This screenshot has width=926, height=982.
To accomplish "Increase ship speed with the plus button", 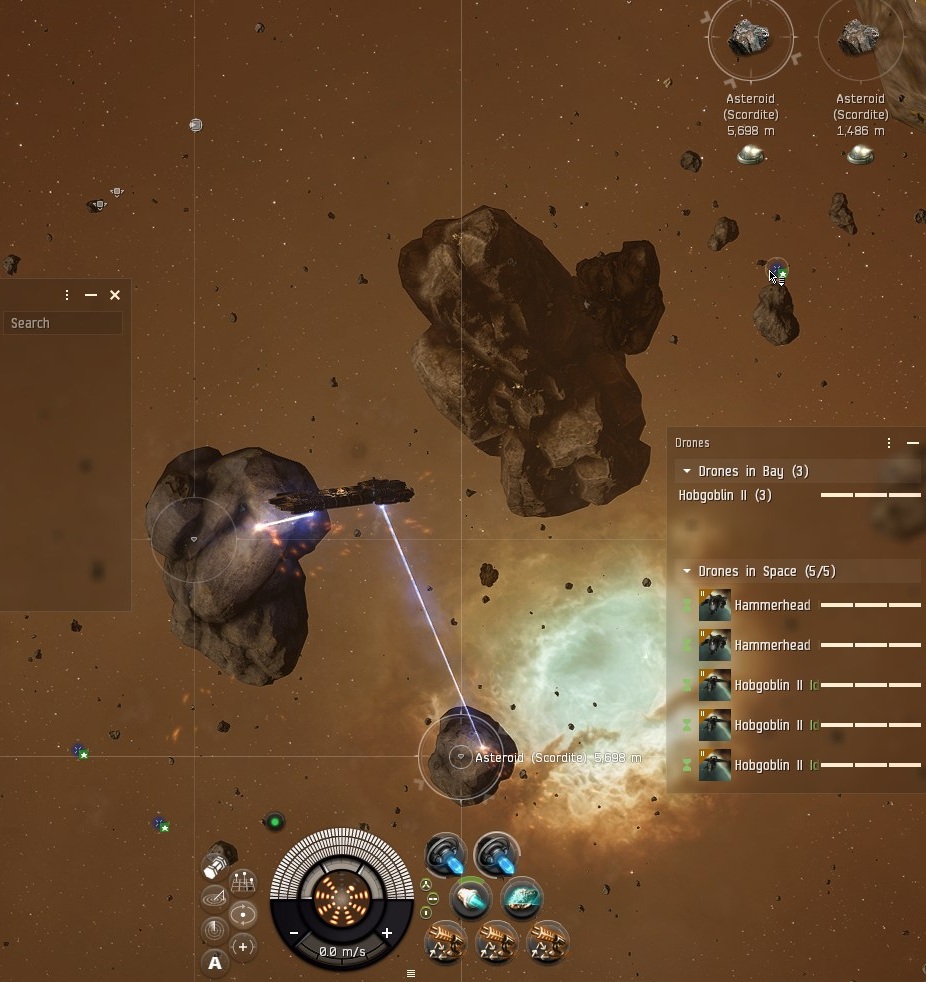I will (x=387, y=933).
